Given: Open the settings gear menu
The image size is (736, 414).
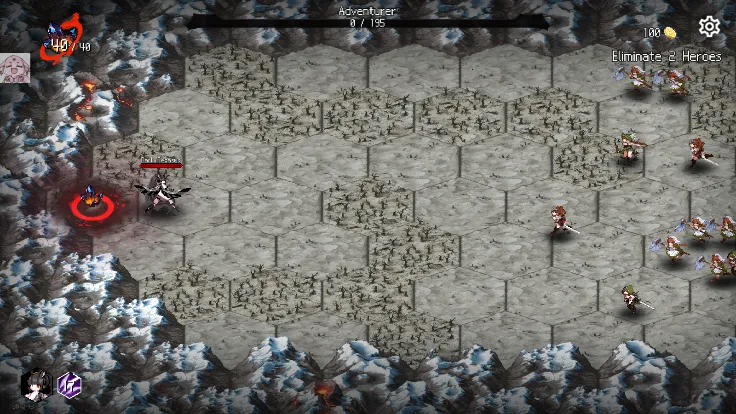Looking at the screenshot, I should pyautogui.click(x=709, y=27).
